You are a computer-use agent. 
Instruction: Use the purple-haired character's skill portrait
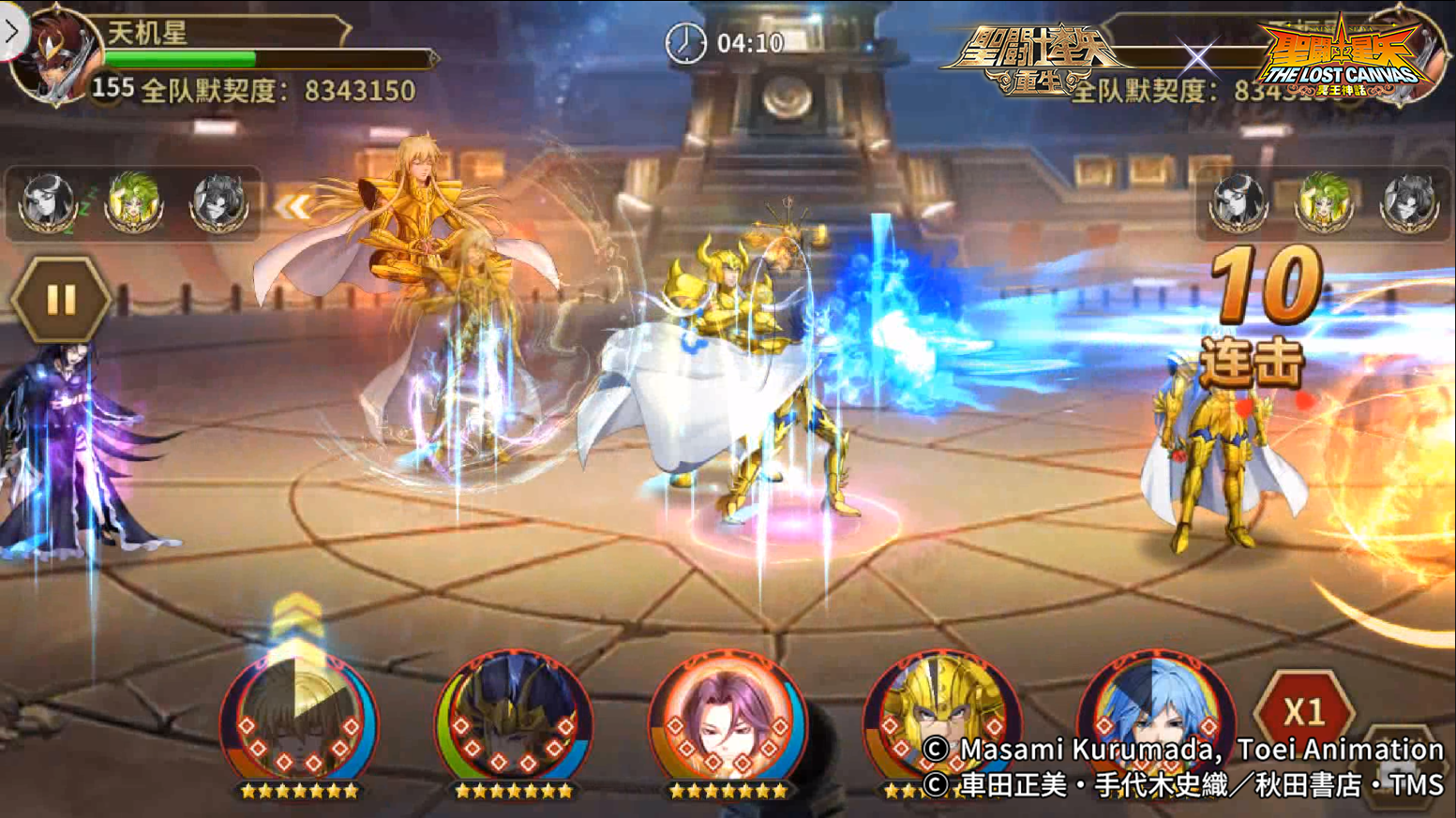pyautogui.click(x=728, y=721)
